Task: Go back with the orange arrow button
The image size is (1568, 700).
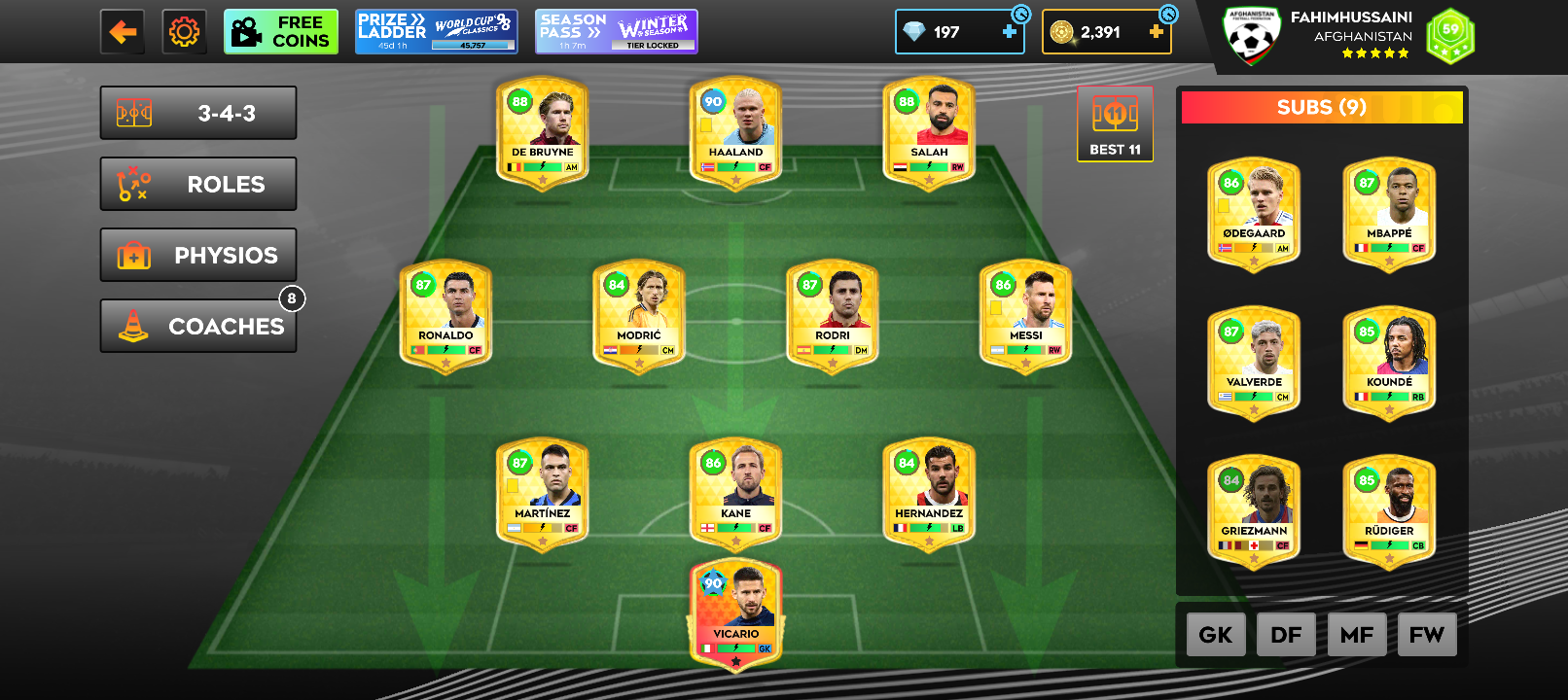Action: [x=123, y=32]
